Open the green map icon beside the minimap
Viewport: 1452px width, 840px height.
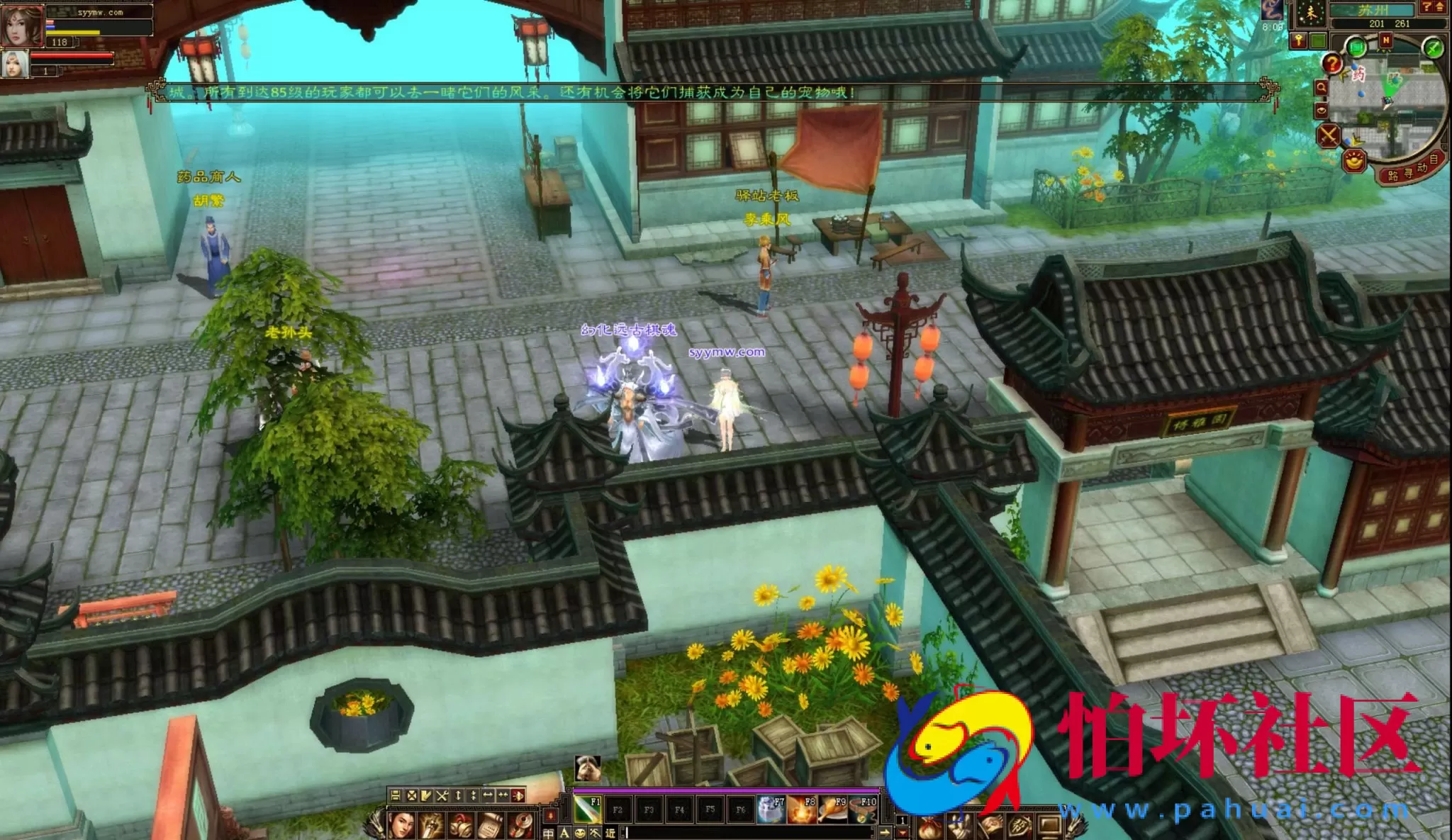(1356, 47)
